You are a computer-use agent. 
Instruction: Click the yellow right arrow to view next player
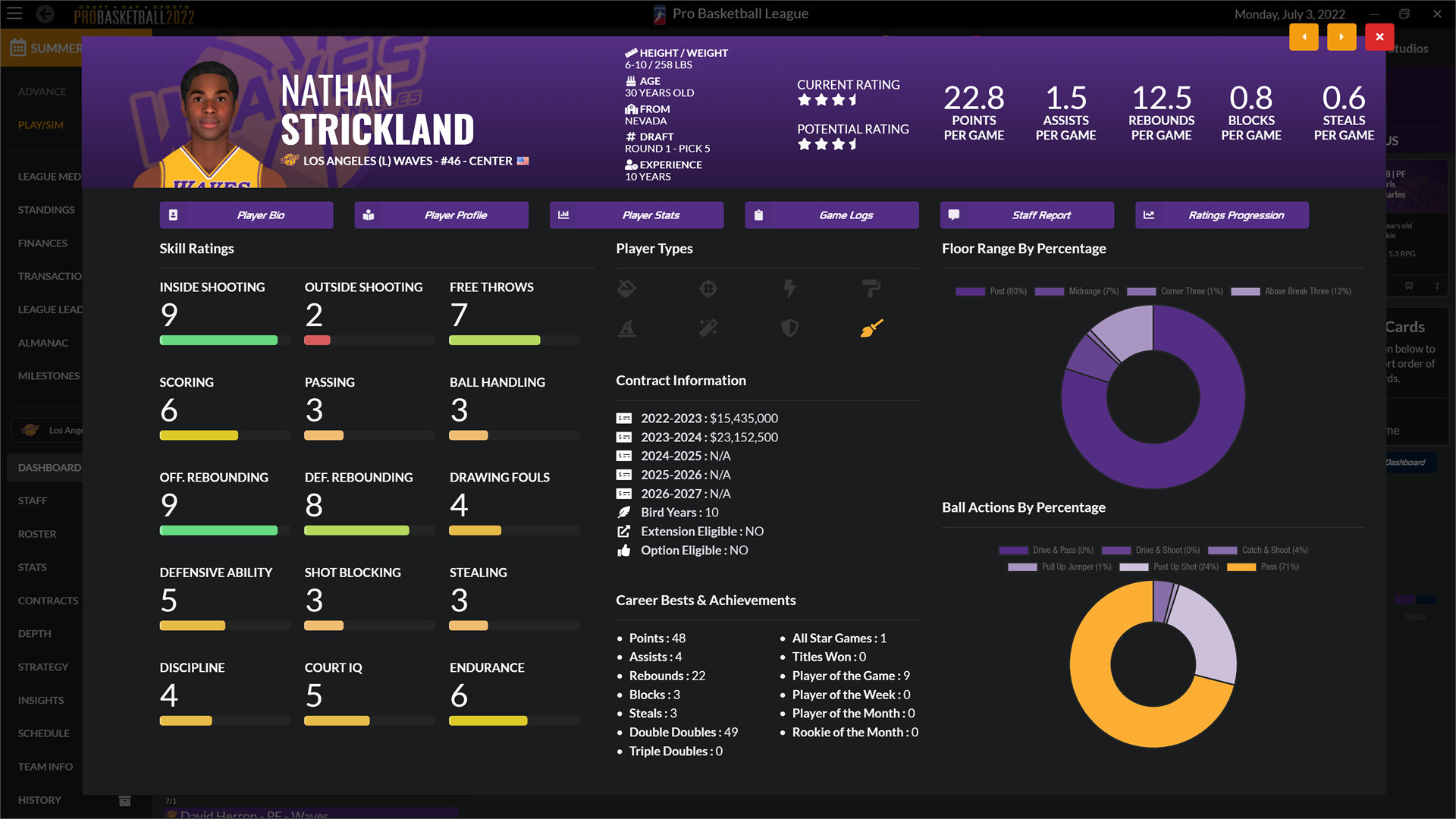(1341, 36)
